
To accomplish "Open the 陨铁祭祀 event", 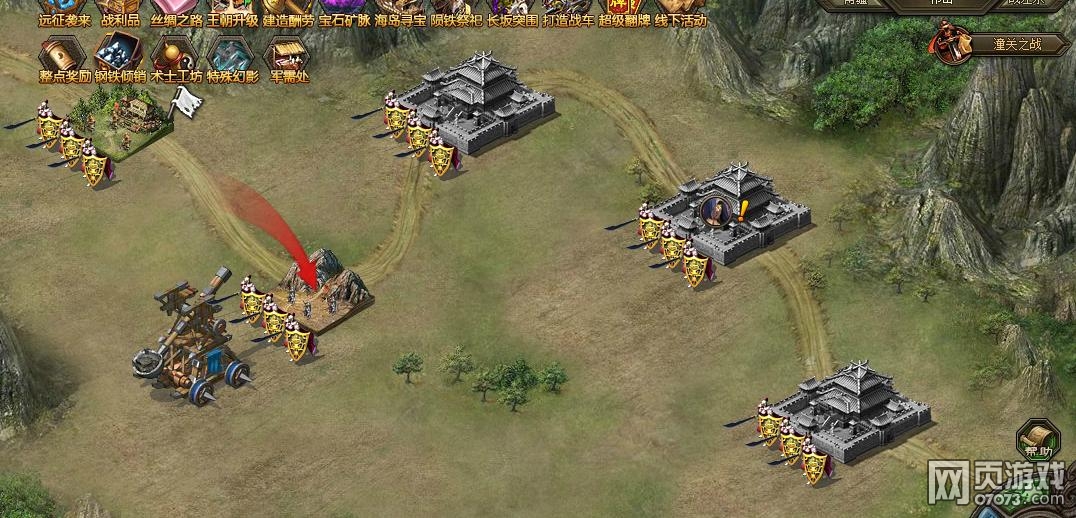I will (456, 10).
